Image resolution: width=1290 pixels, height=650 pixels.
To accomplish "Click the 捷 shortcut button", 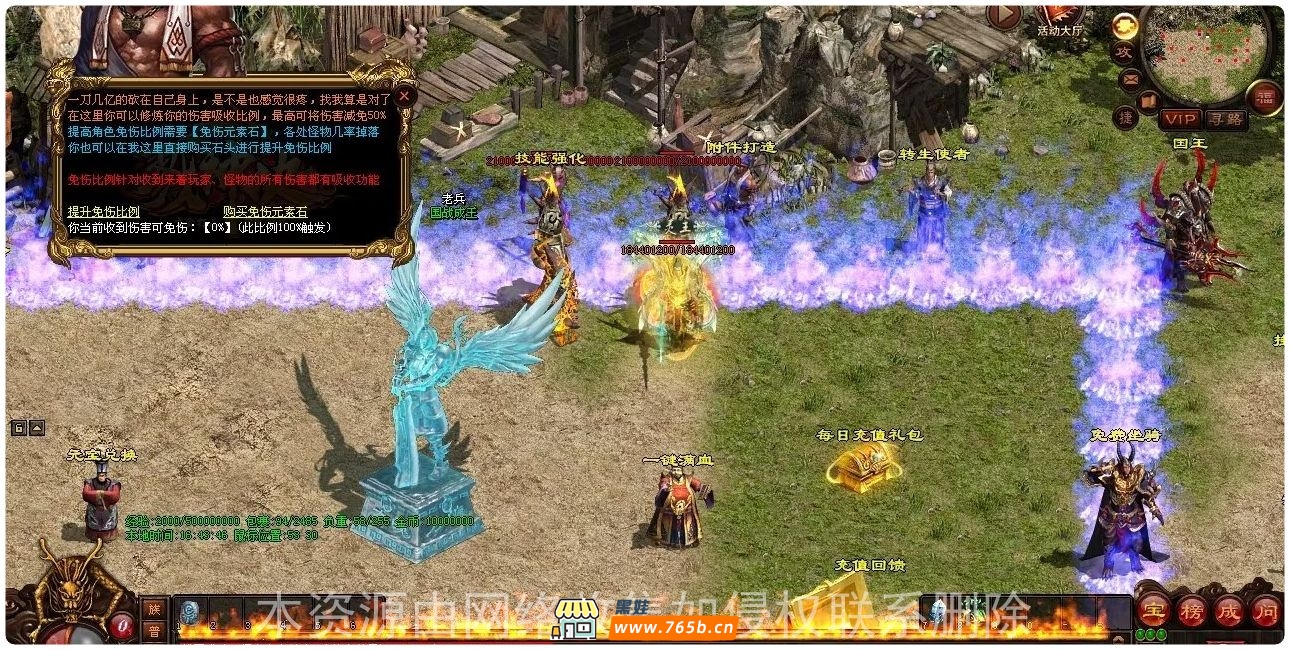I will point(1126,117).
